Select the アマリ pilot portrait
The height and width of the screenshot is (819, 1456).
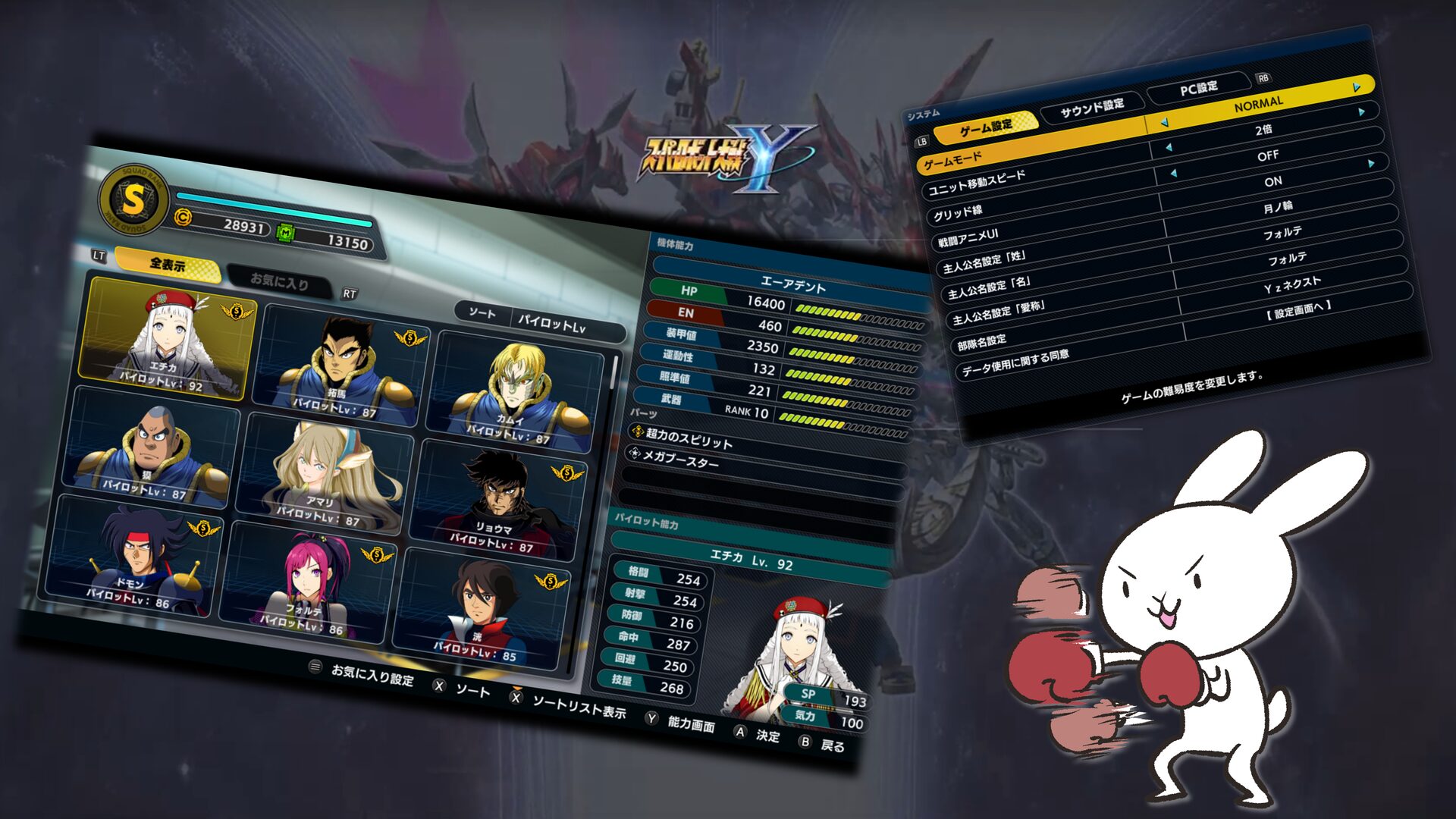[x=326, y=474]
